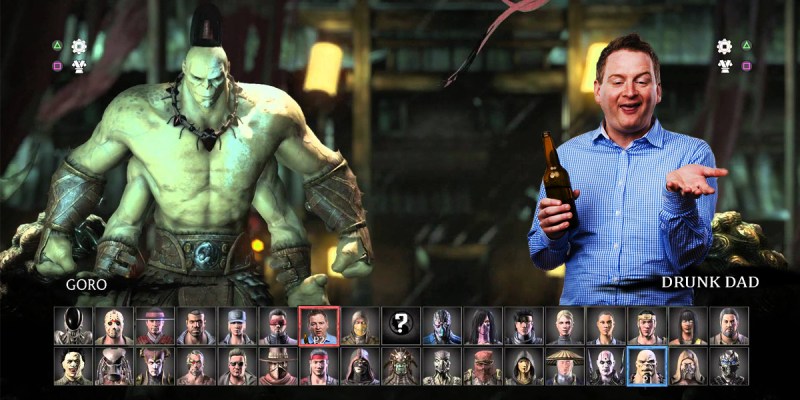Pick Goro's portrait highlighted in blue
Image resolution: width=800 pixels, height=400 pixels.
pyautogui.click(x=646, y=366)
